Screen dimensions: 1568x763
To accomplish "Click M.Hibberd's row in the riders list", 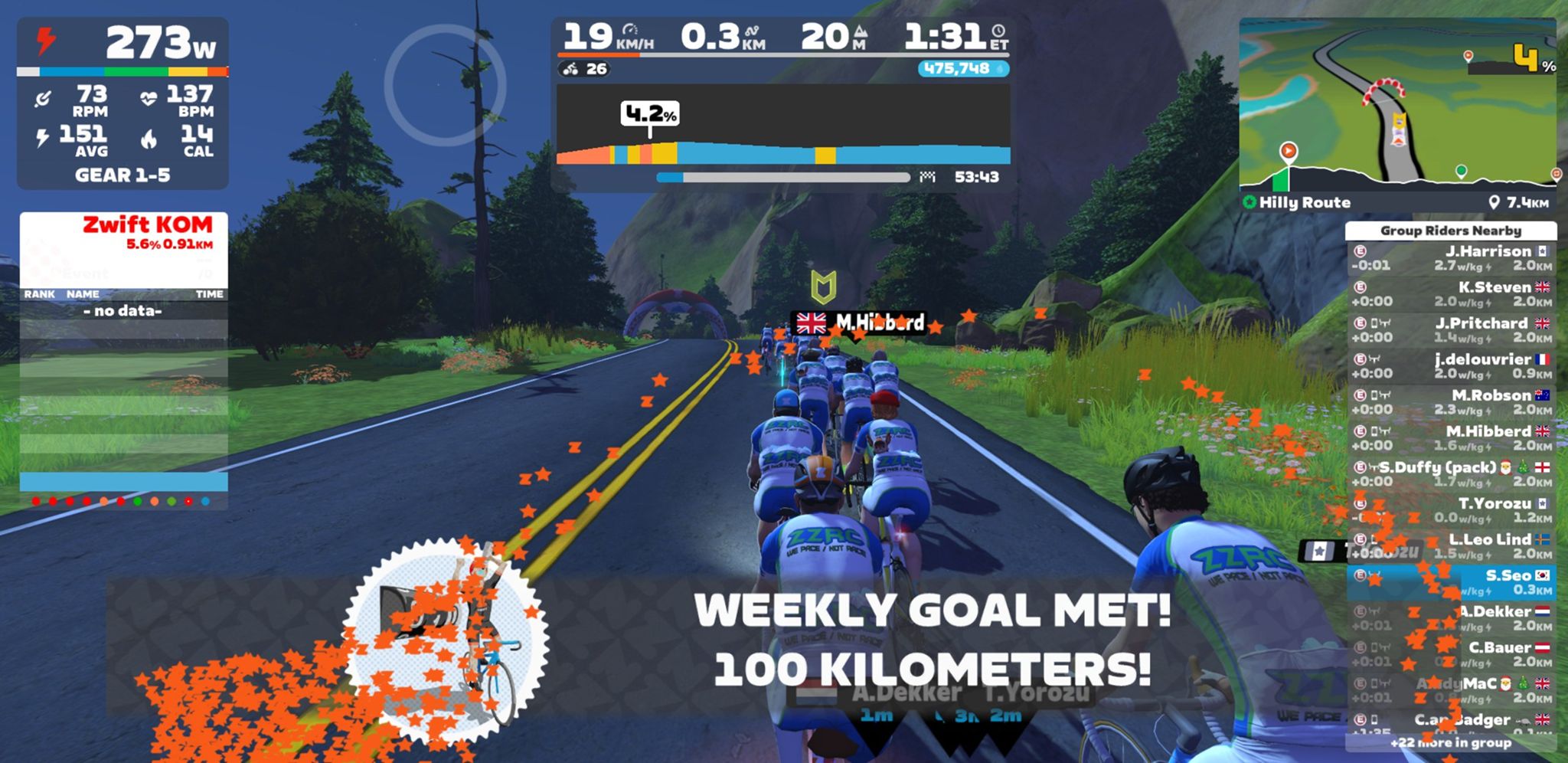I will click(x=1451, y=438).
